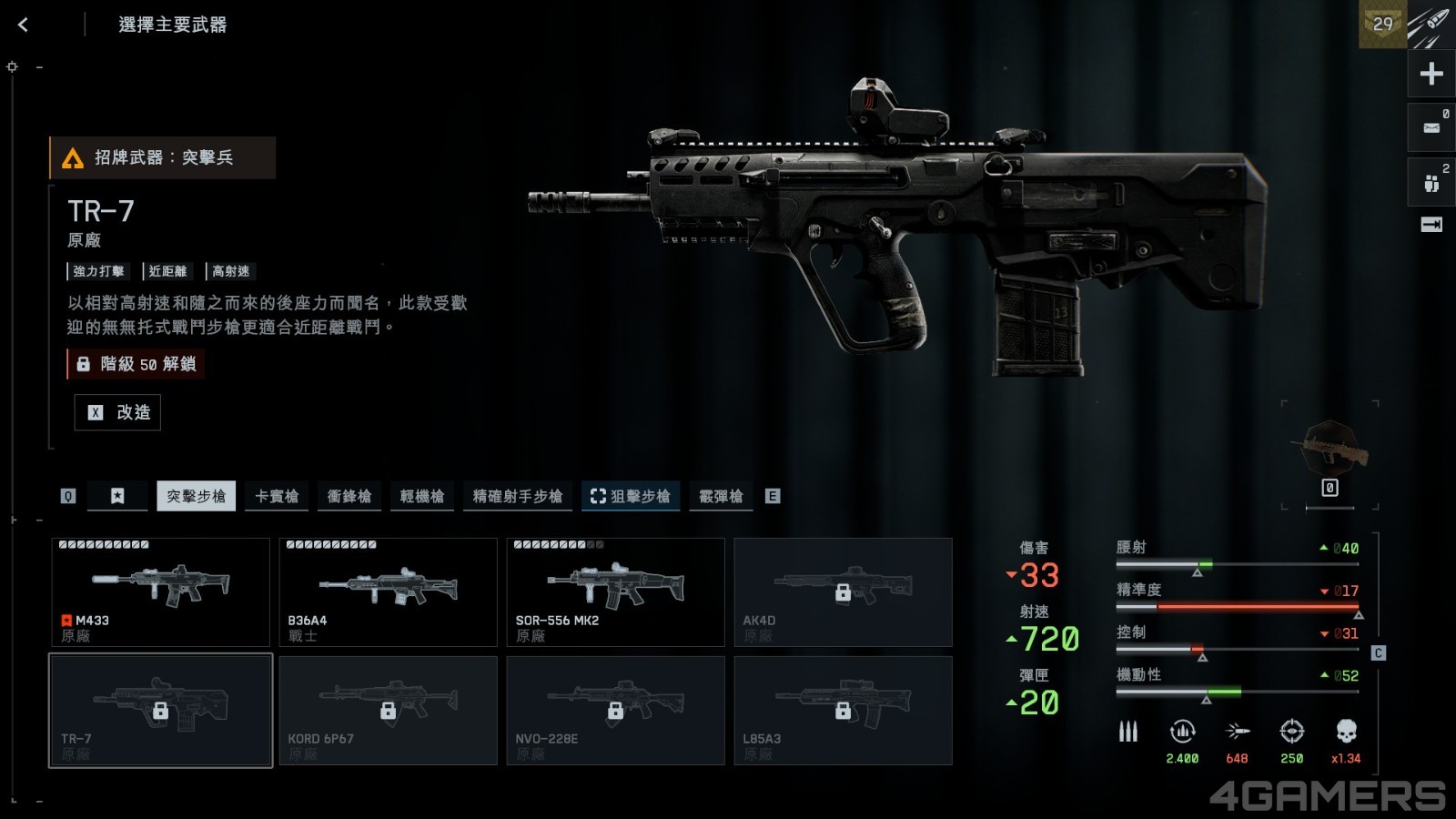Select the locked AK4D weapon tile
The width and height of the screenshot is (1456, 819).
[843, 591]
